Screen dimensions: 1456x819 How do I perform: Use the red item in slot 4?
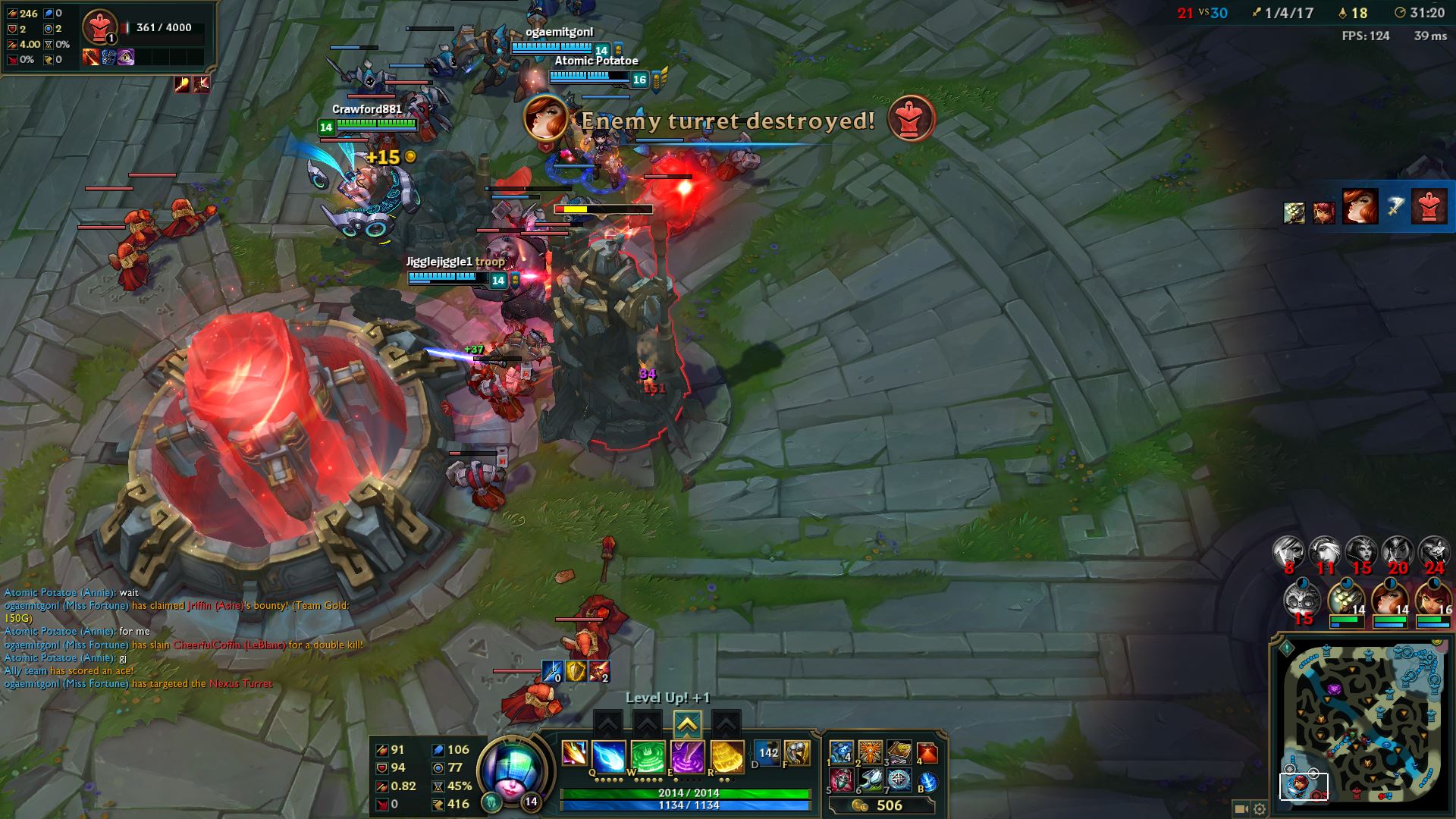coord(927,752)
